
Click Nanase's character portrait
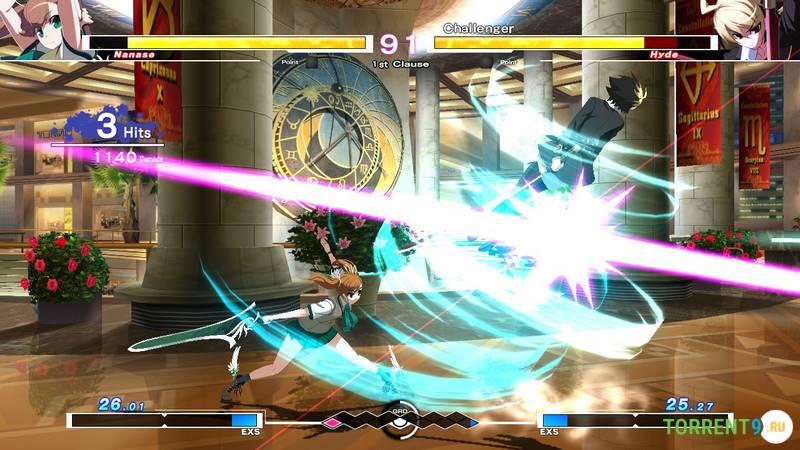[40, 26]
